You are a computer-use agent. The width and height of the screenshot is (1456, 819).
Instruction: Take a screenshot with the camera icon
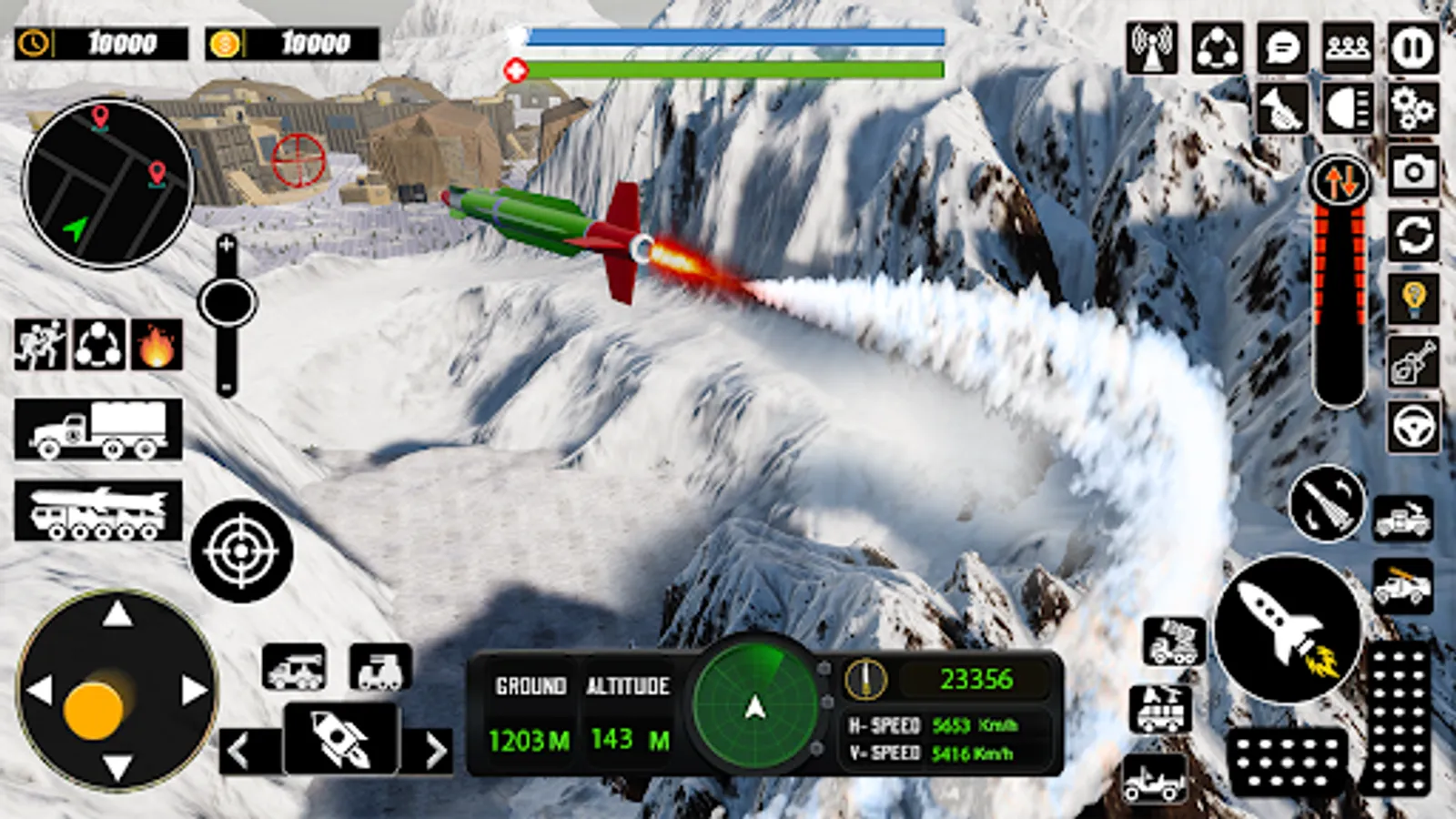point(1412,171)
